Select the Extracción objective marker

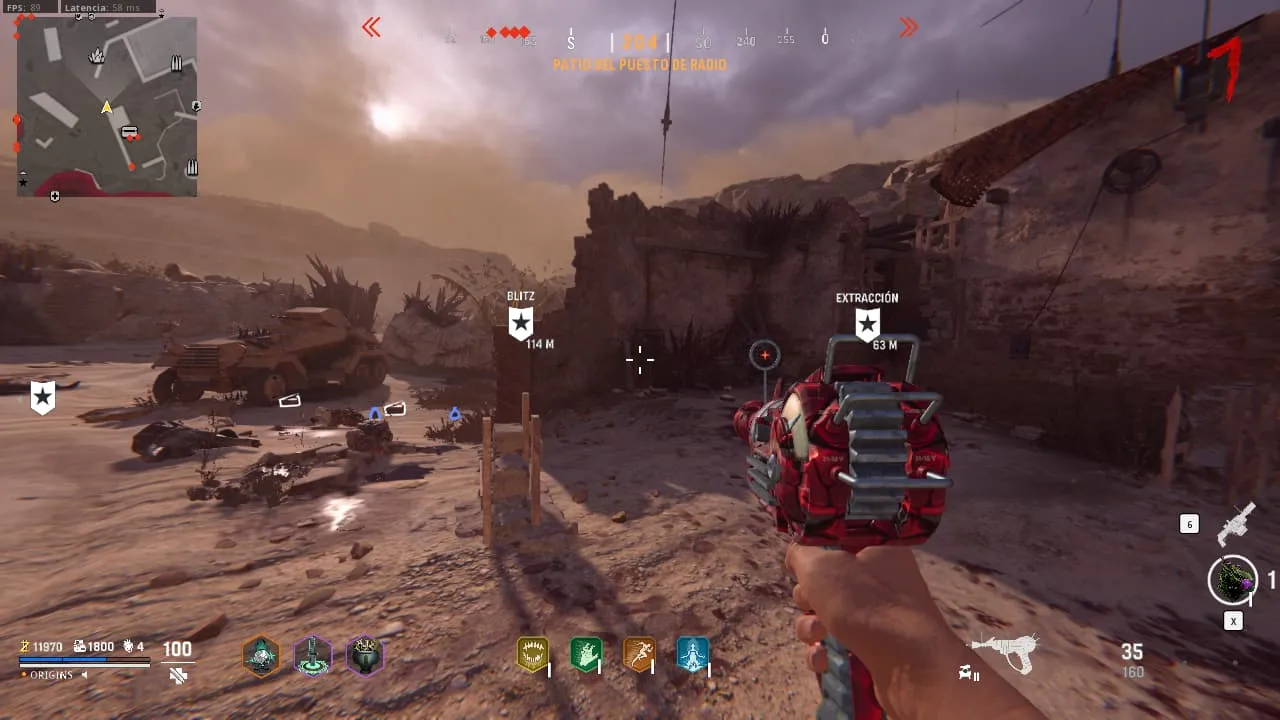(x=867, y=324)
